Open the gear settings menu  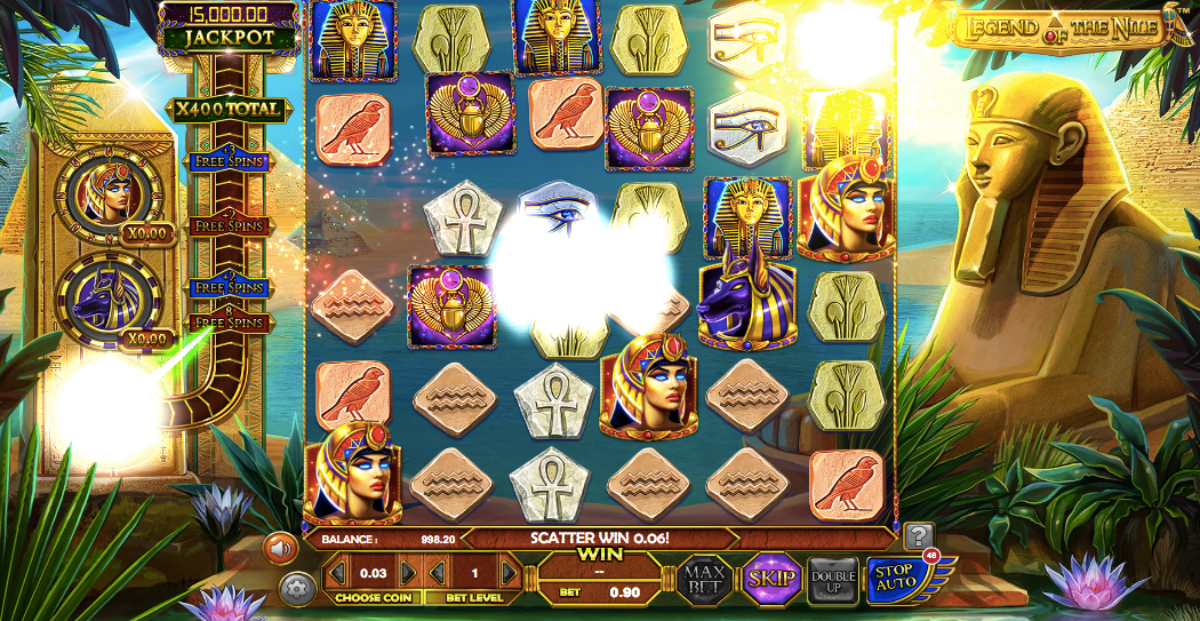(297, 588)
